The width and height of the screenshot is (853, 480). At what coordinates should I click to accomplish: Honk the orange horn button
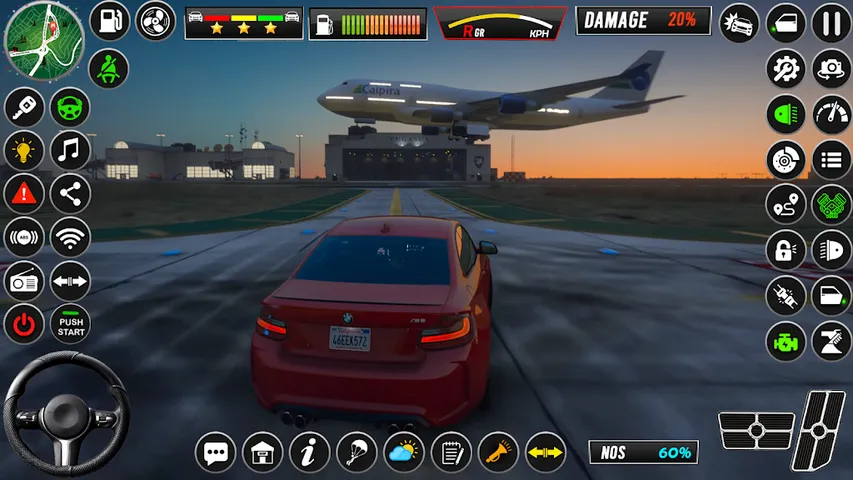tap(498, 452)
